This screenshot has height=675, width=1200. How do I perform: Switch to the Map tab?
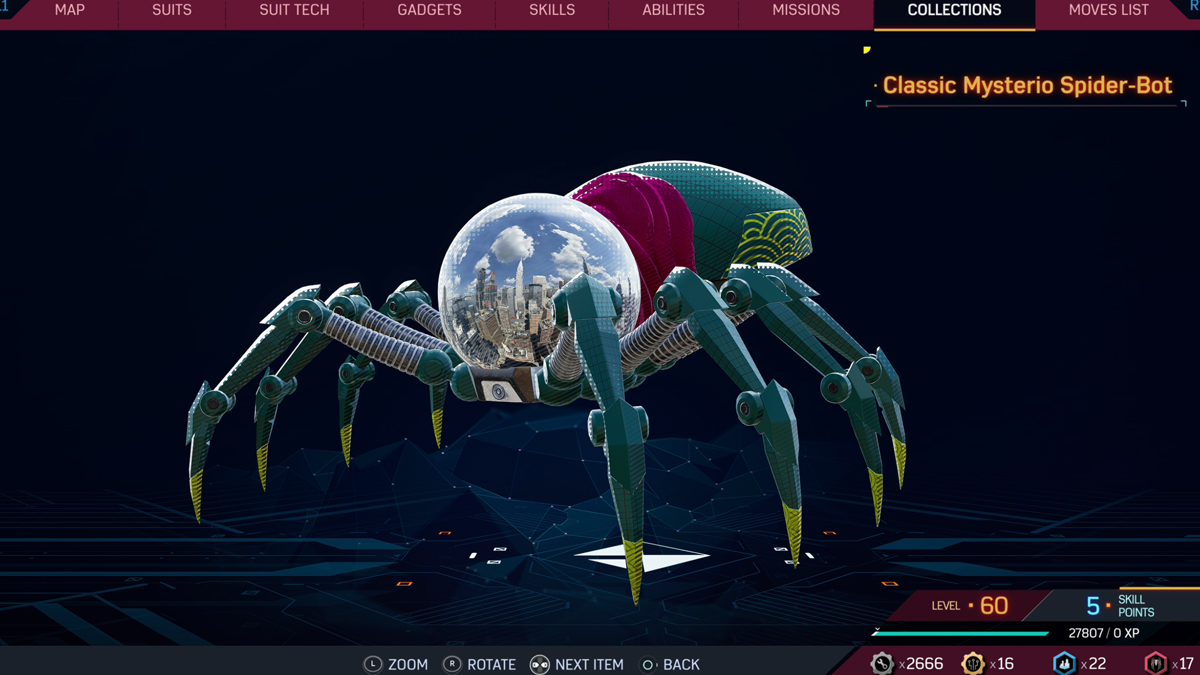(x=69, y=11)
